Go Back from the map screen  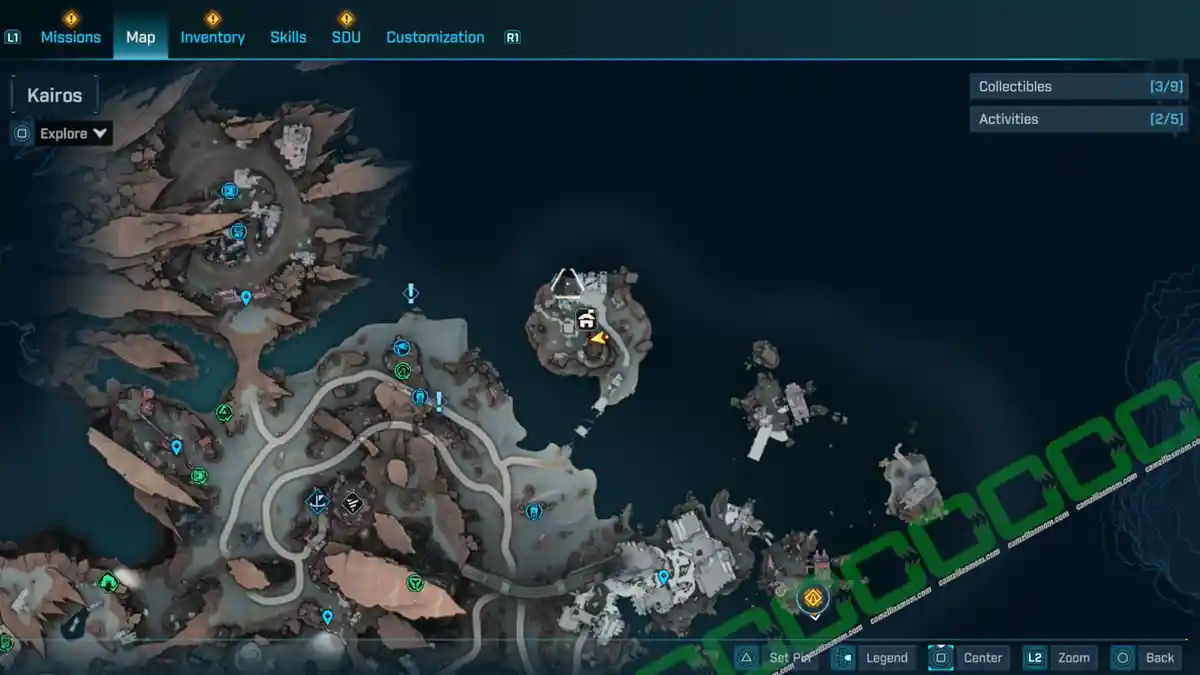1146,657
